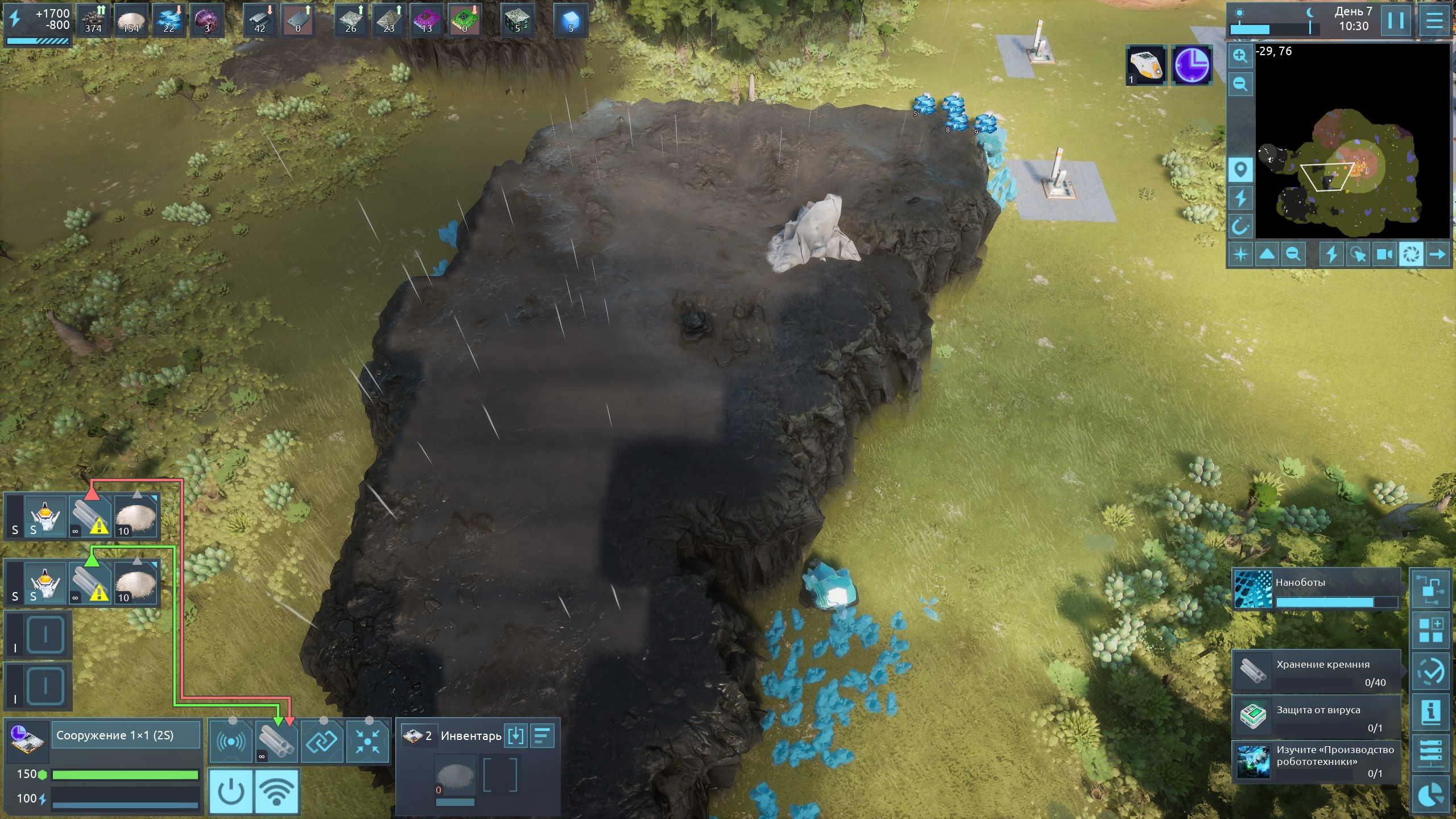
Task: Open the pie chart statistics button
Action: tap(1431, 796)
